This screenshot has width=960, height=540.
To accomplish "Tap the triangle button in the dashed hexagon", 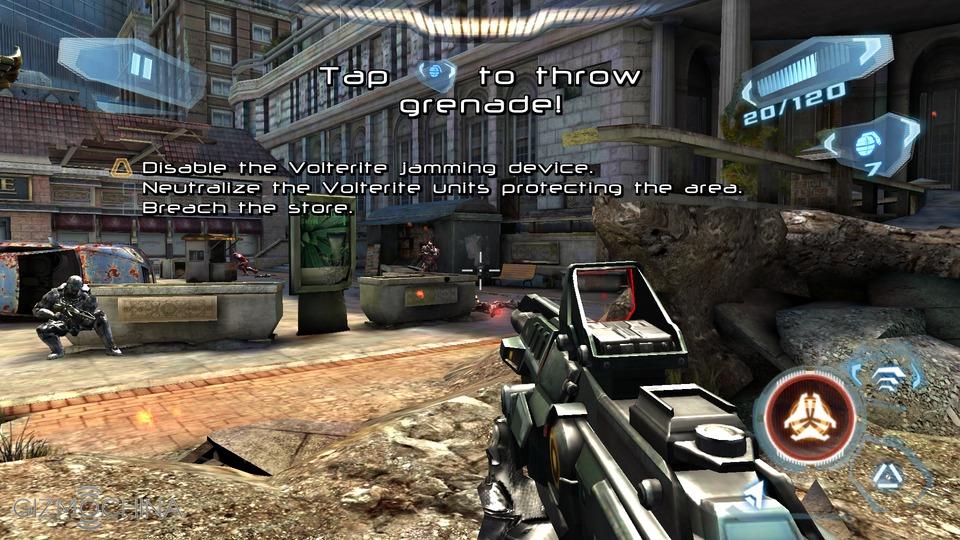I will pyautogui.click(x=887, y=476).
